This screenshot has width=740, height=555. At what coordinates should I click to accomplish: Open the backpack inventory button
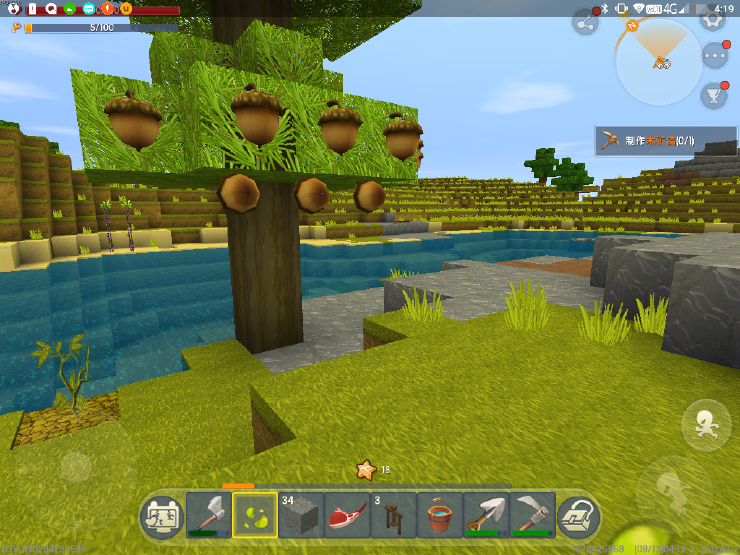tap(578, 516)
